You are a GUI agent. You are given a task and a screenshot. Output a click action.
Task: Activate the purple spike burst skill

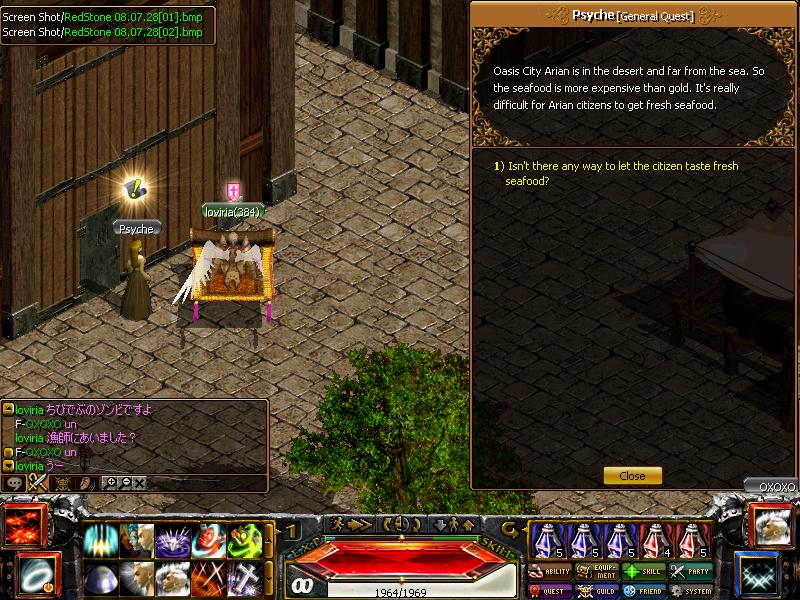pos(174,541)
